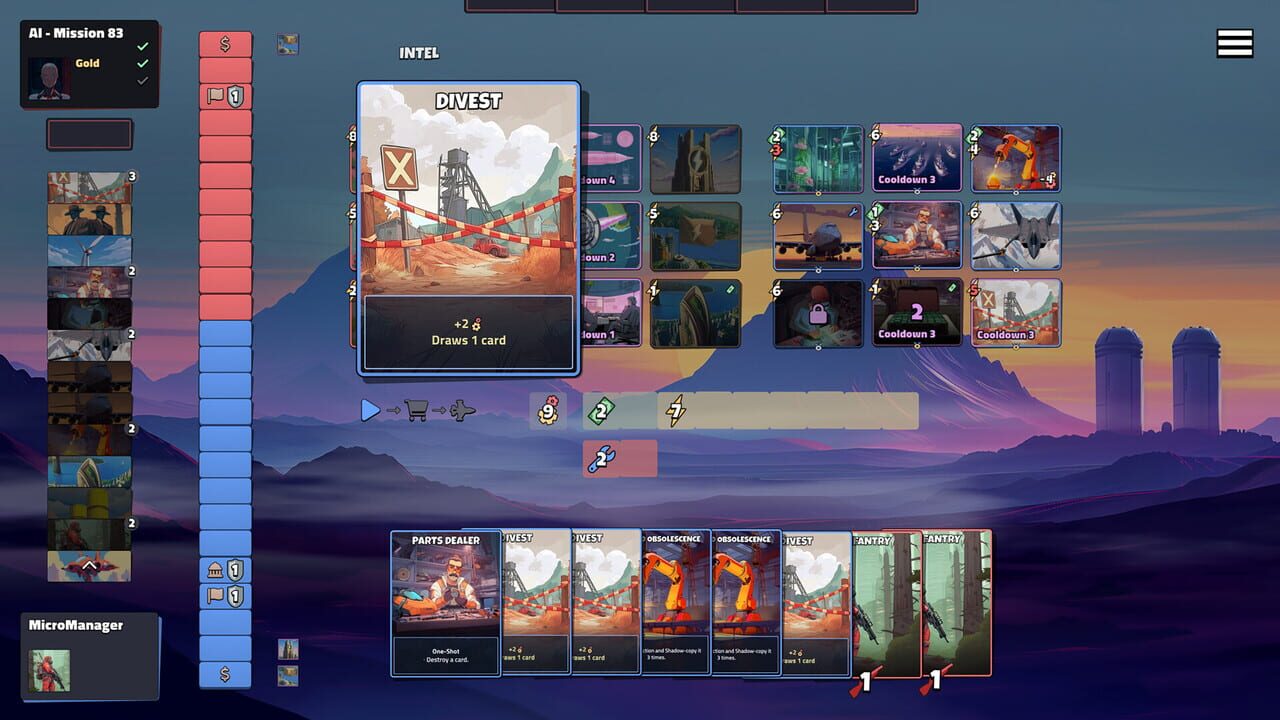Select the lightning energy icon showing 7

pos(675,410)
